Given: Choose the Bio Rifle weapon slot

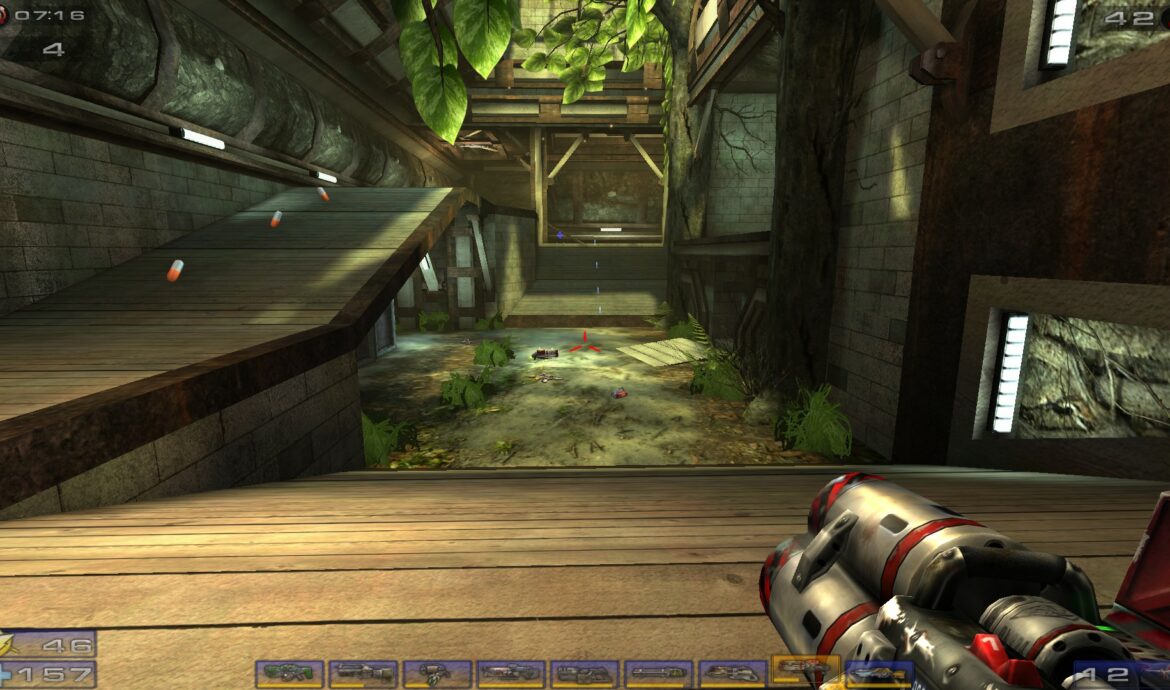Looking at the screenshot, I should pos(437,674).
